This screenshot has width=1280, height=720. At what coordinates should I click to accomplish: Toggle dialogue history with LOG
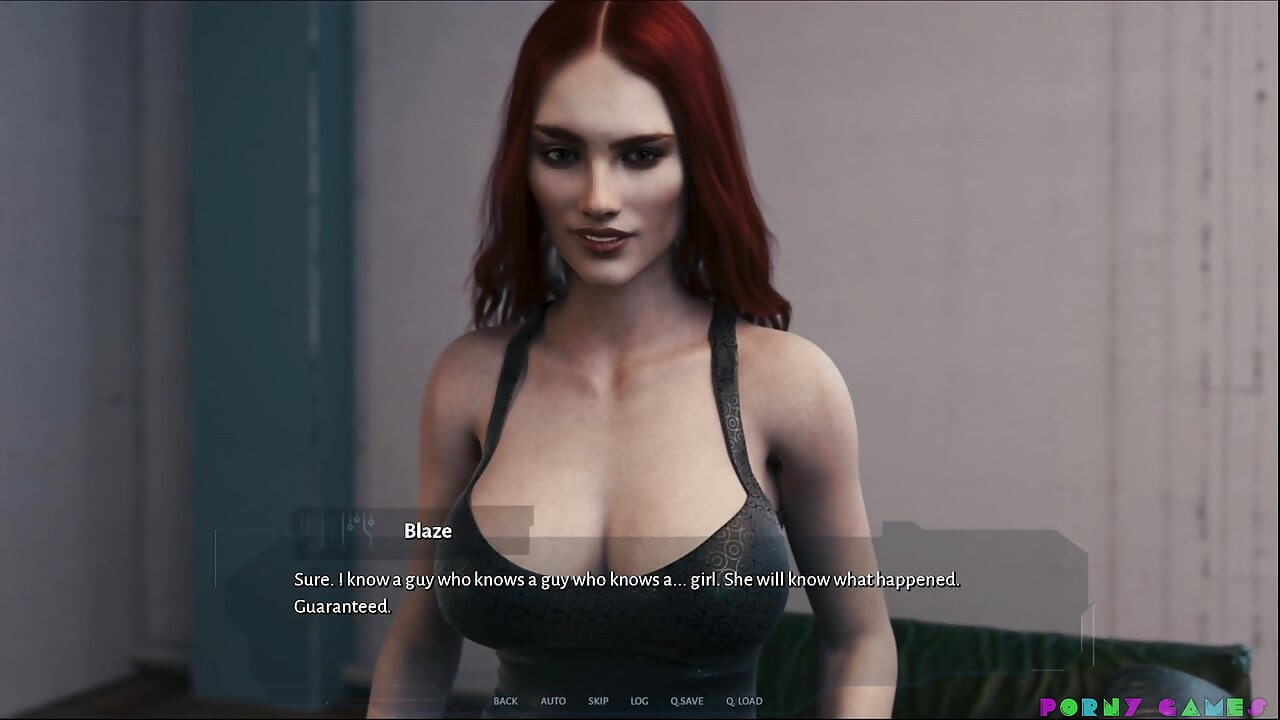638,701
